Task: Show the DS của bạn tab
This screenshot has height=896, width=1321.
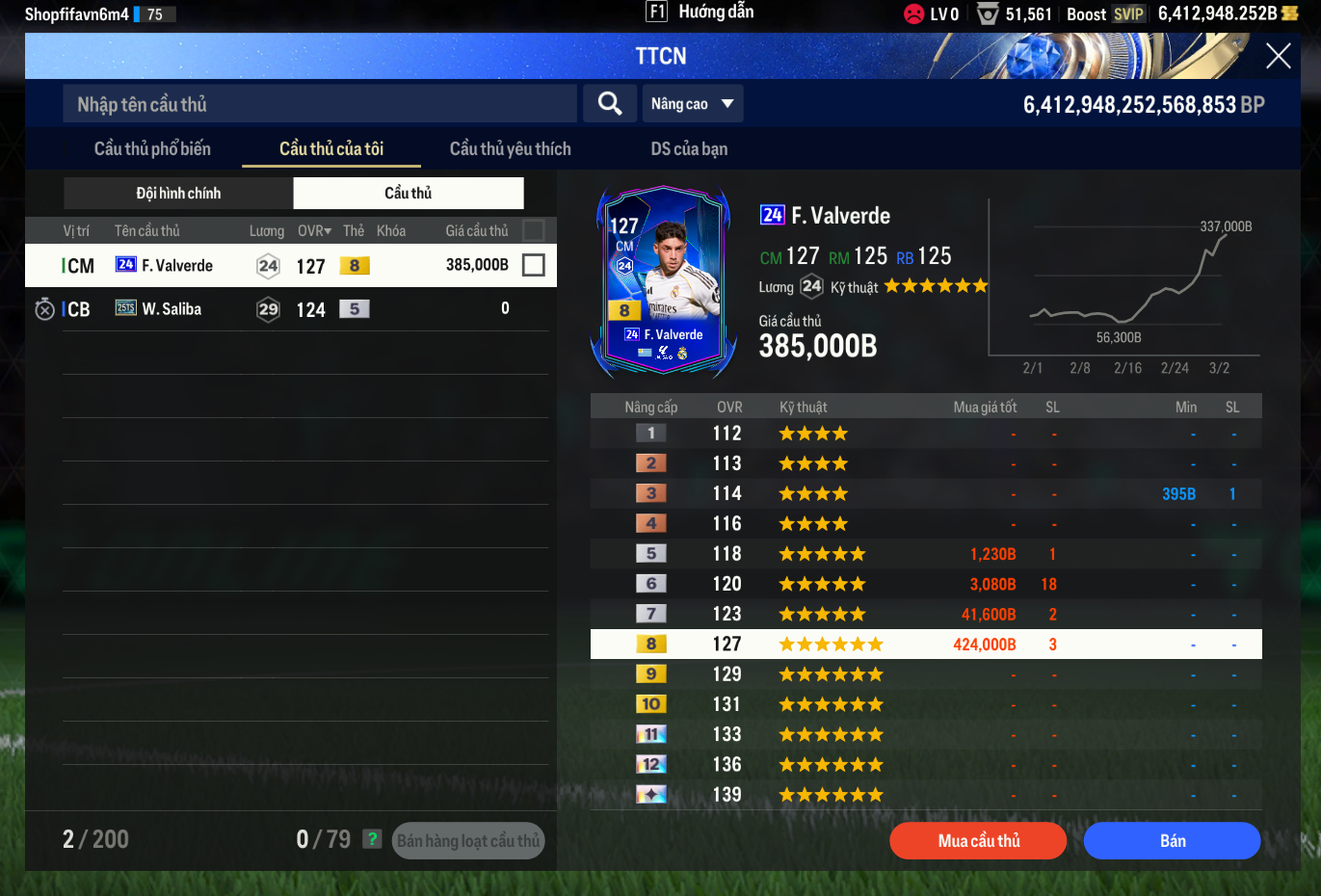Action: point(689,148)
